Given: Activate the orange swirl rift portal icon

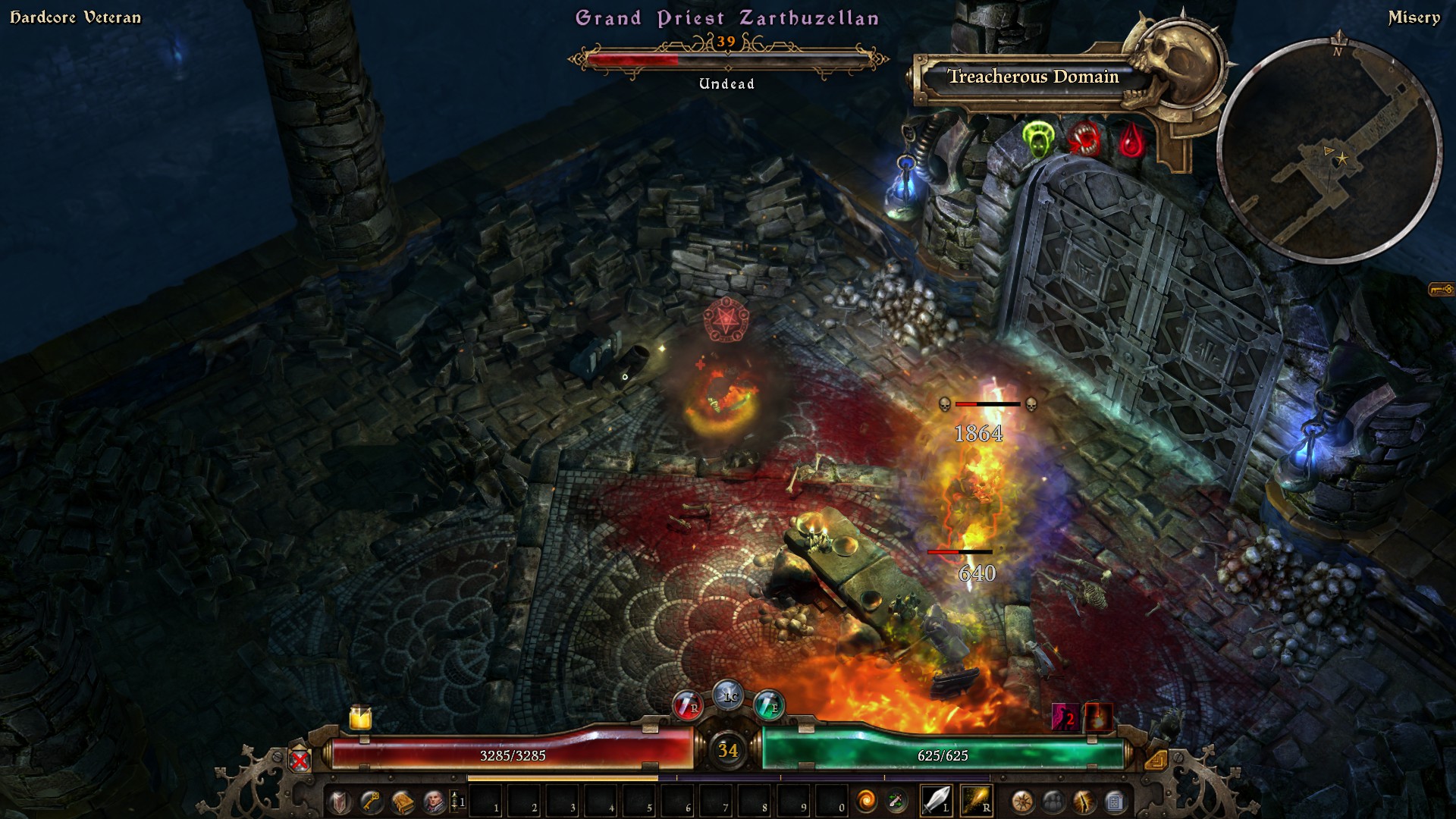Looking at the screenshot, I should [866, 801].
